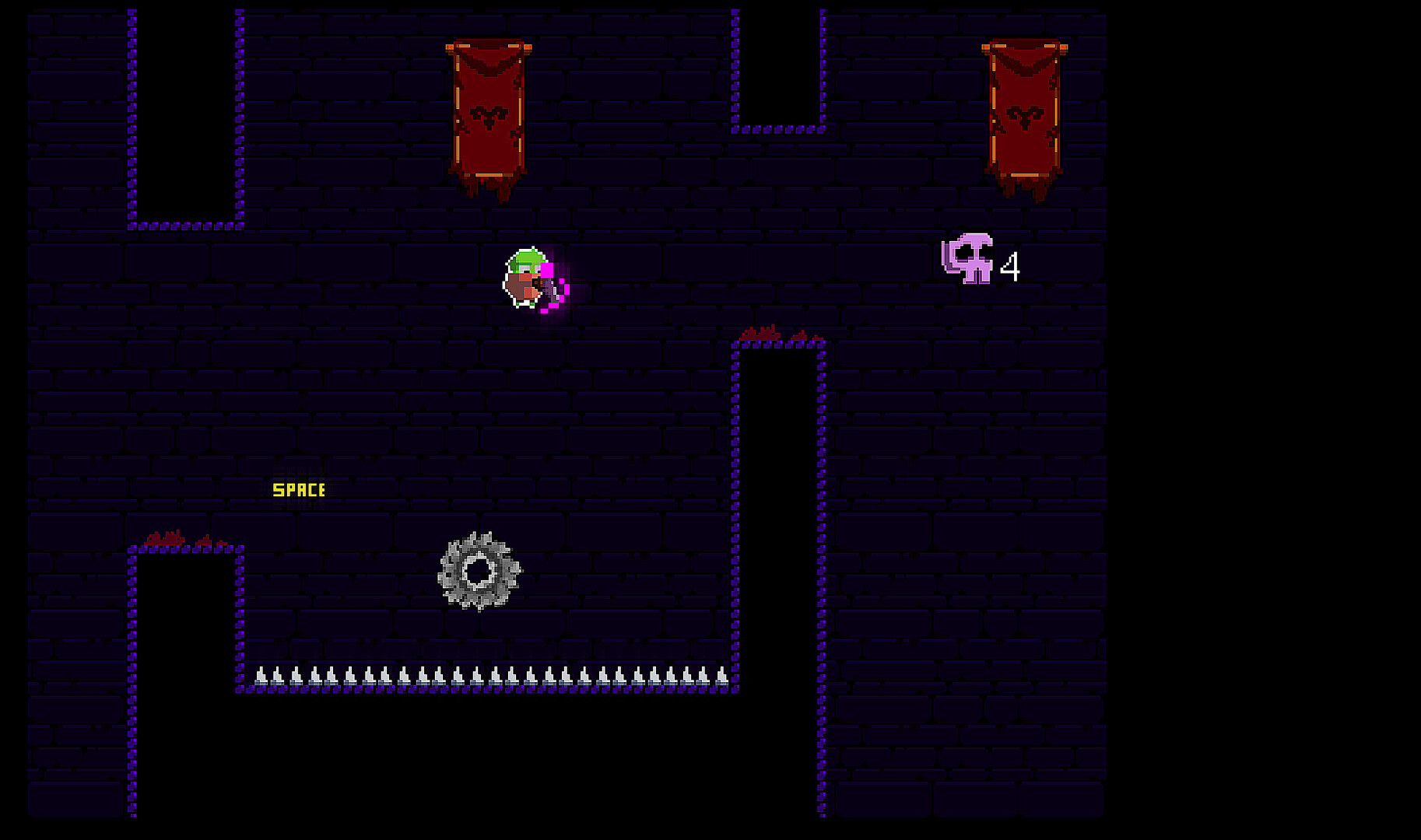Click the blood splatter on the left ledge
This screenshot has height=840, width=1421.
(163, 537)
